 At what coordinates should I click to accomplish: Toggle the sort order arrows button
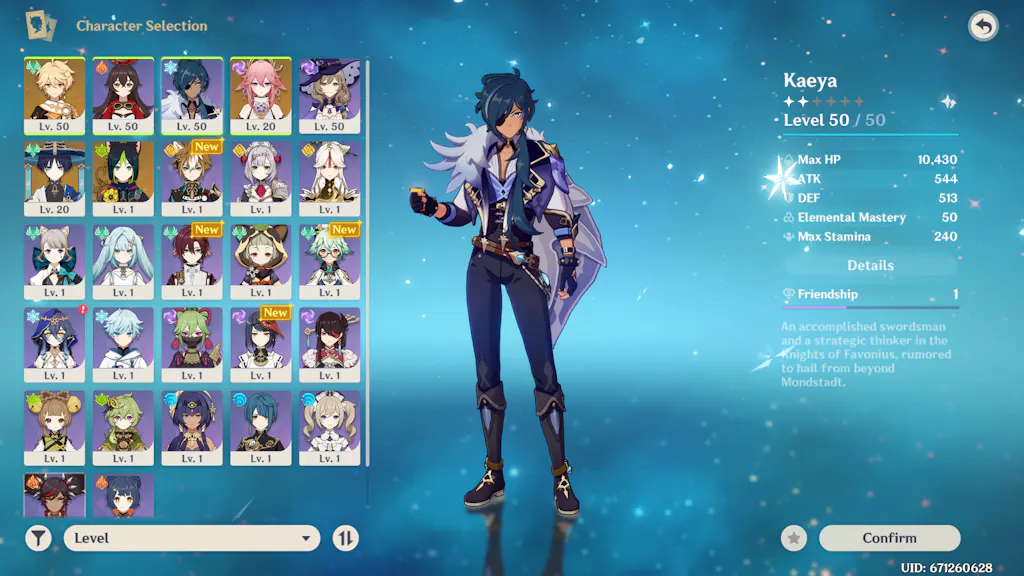pos(345,538)
